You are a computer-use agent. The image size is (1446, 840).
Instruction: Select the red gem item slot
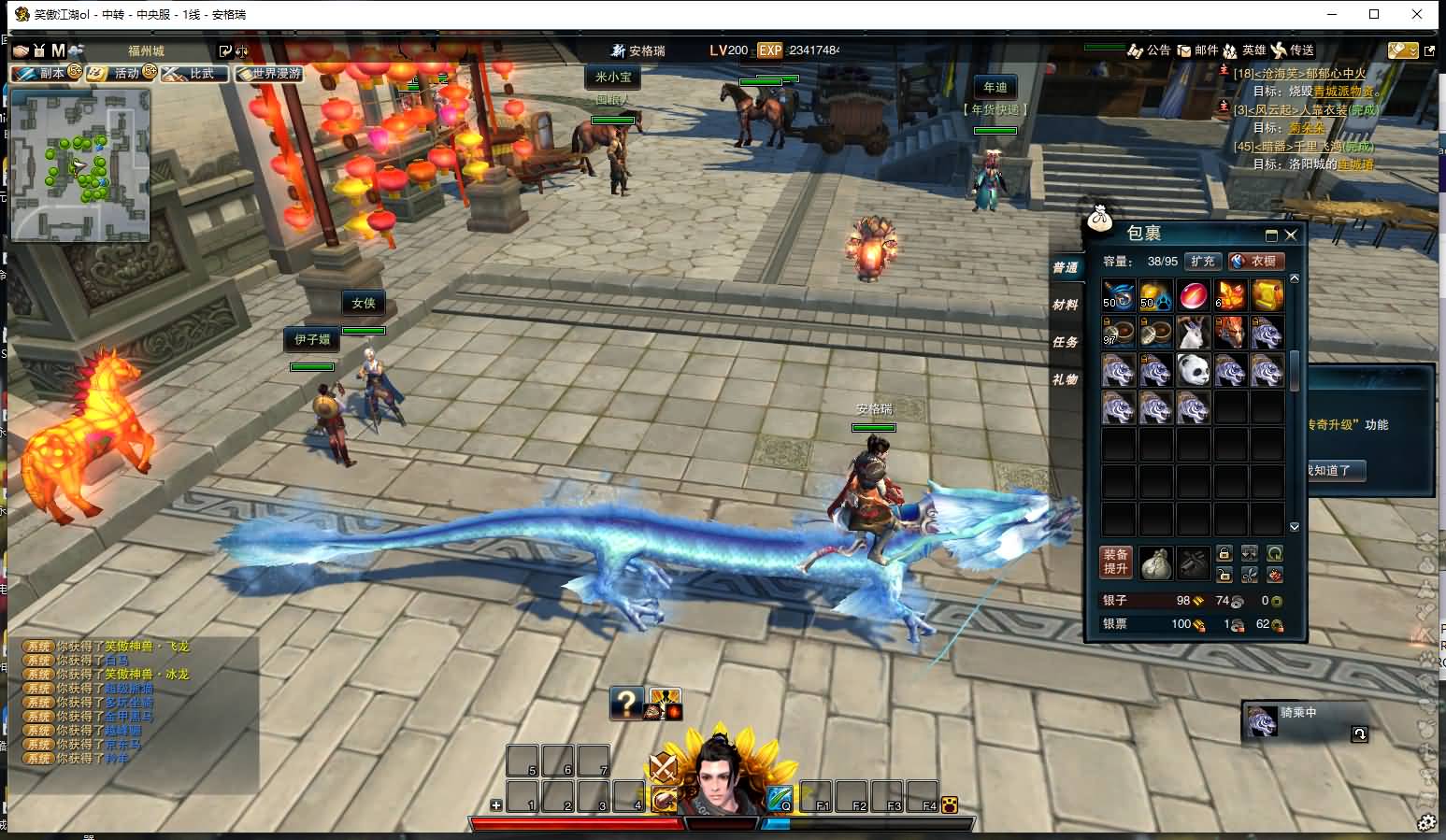(x=1193, y=295)
